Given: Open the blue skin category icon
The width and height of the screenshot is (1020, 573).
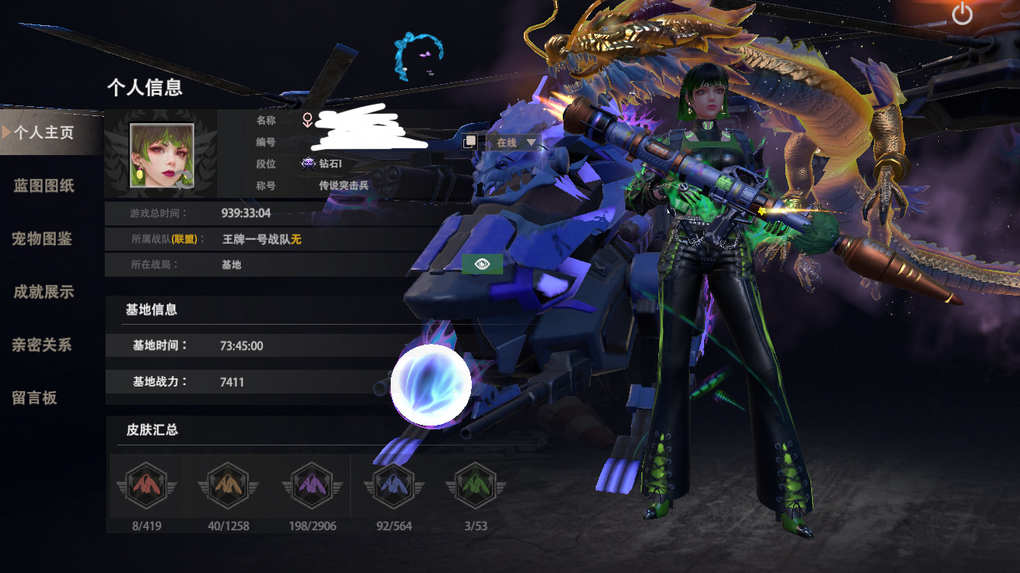Looking at the screenshot, I should pos(393,486).
